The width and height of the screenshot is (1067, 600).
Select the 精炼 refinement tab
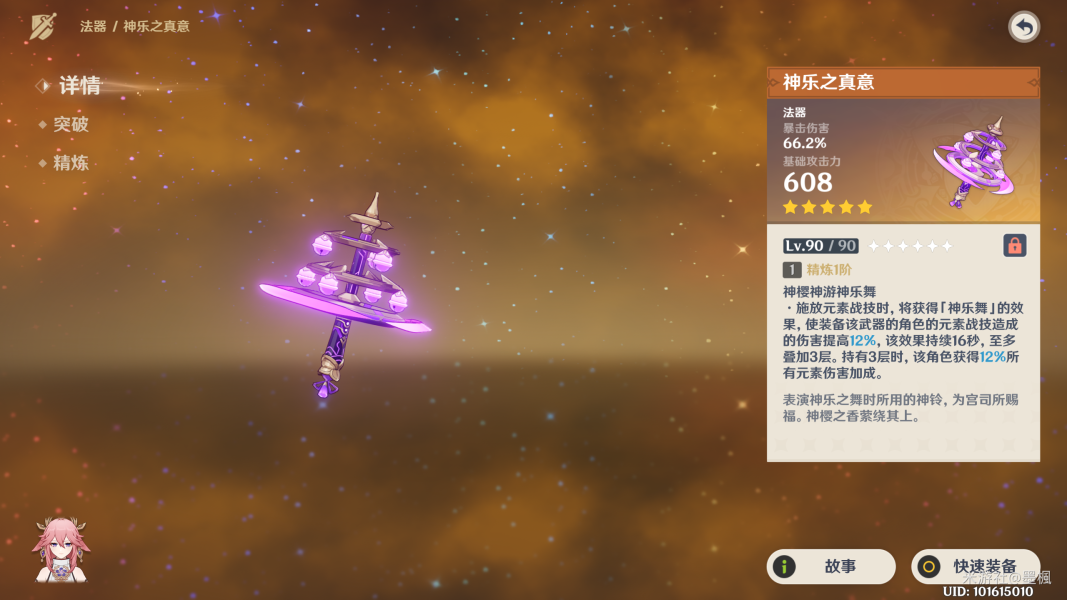(70, 163)
